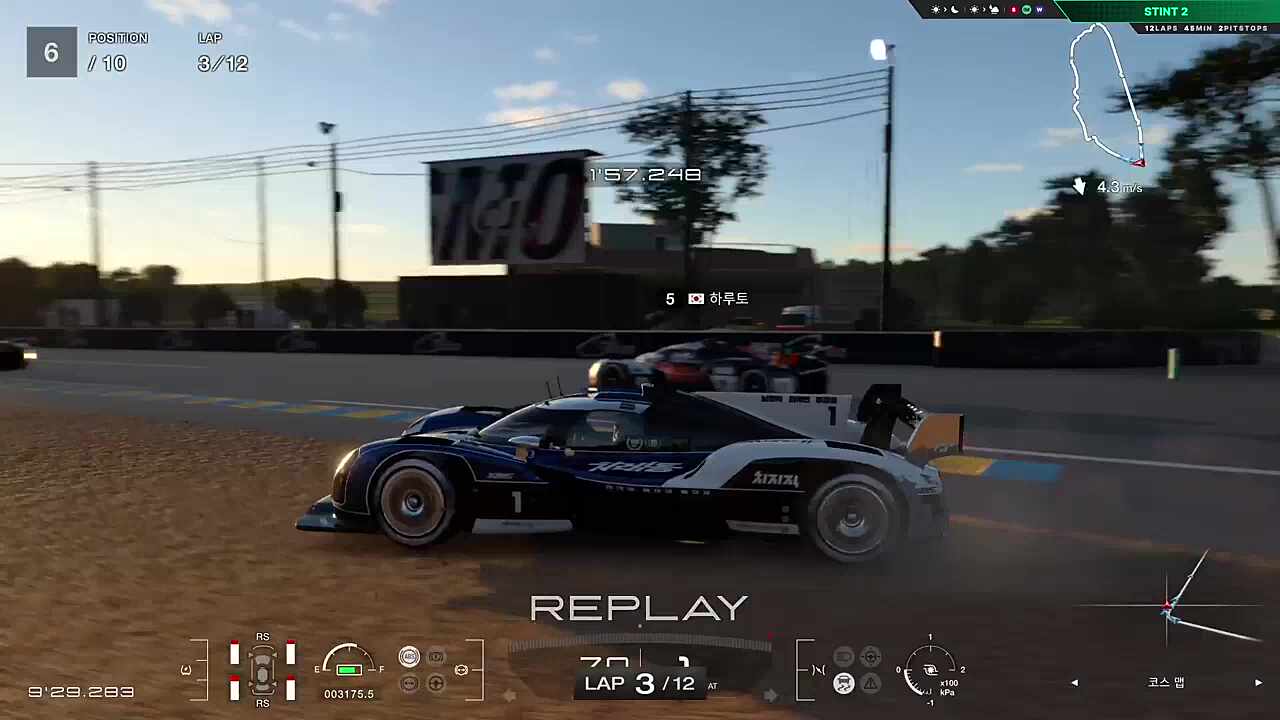Click the traction control car-skid icon
The width and height of the screenshot is (1280, 720).
click(x=844, y=684)
